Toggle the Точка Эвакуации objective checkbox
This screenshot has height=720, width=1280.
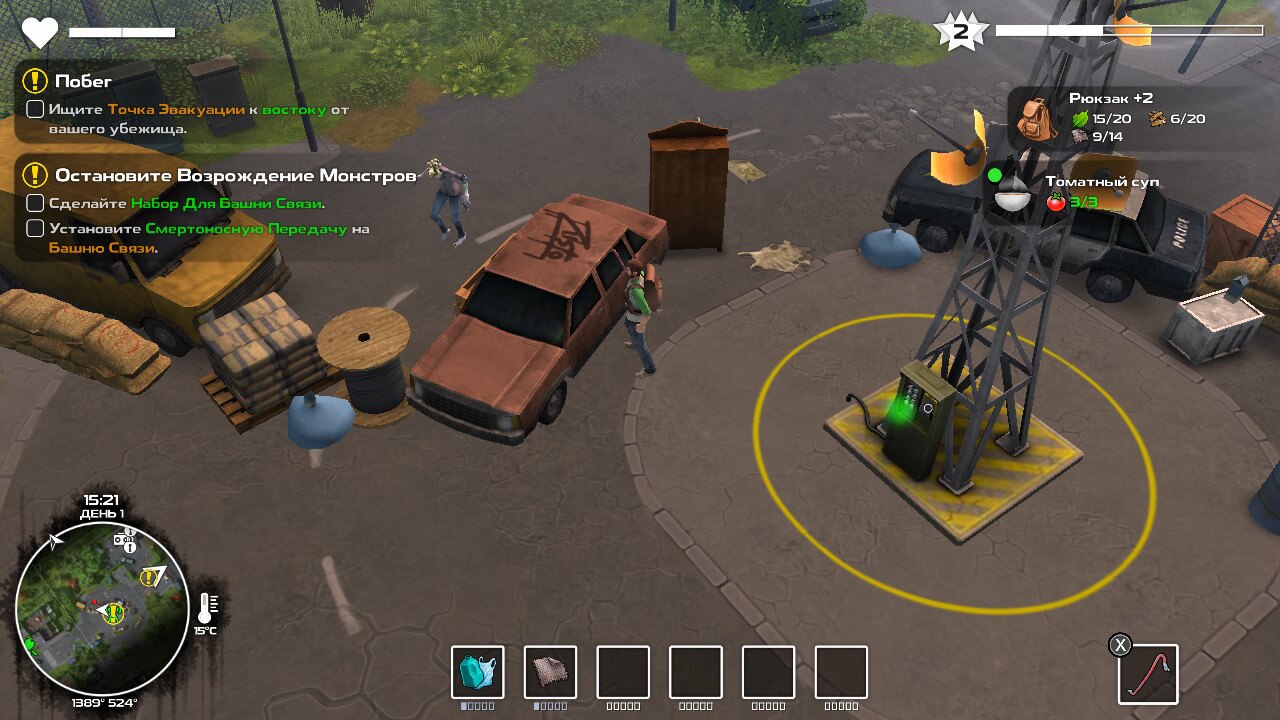click(35, 109)
